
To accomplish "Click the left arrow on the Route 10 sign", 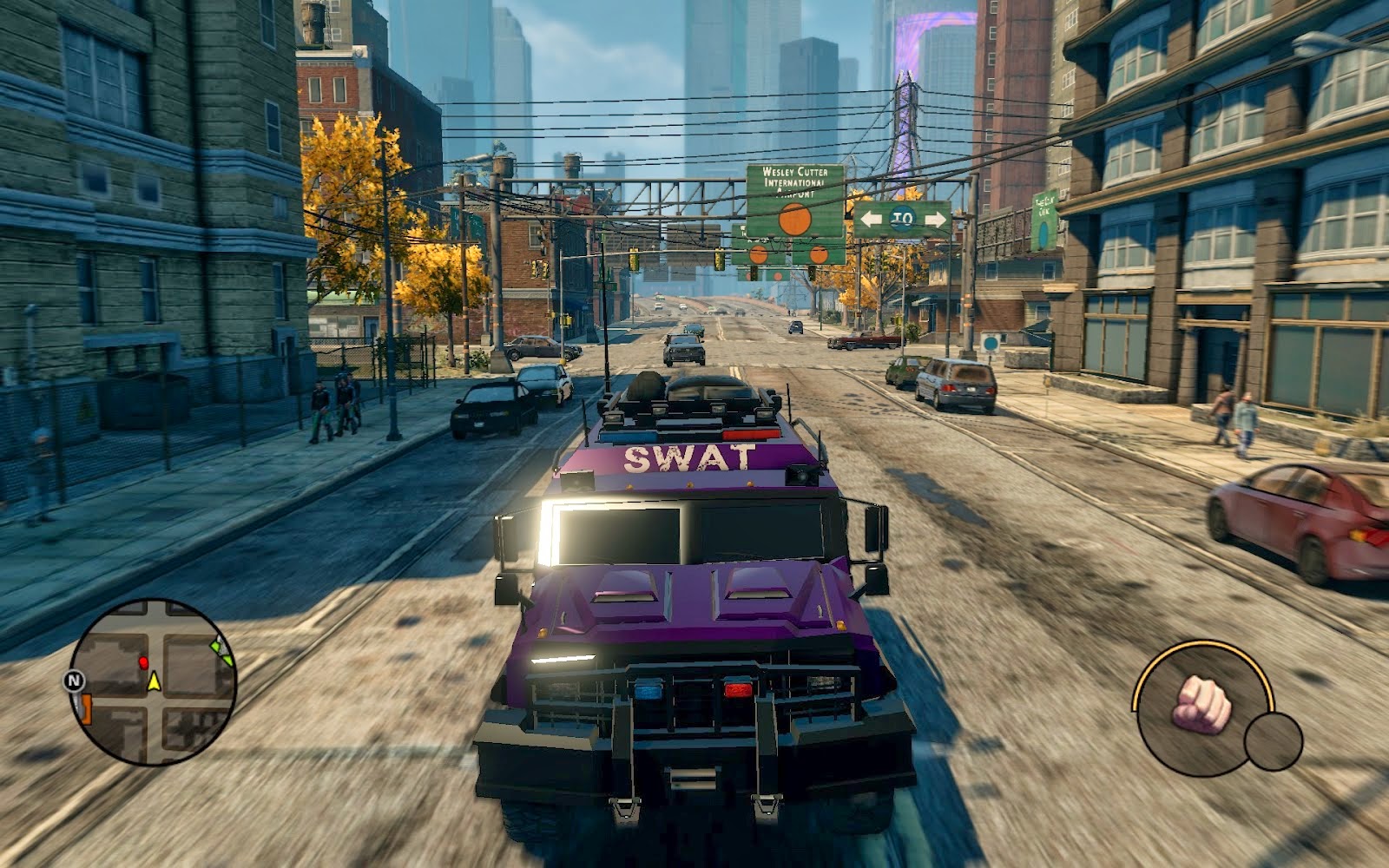I will [x=872, y=220].
